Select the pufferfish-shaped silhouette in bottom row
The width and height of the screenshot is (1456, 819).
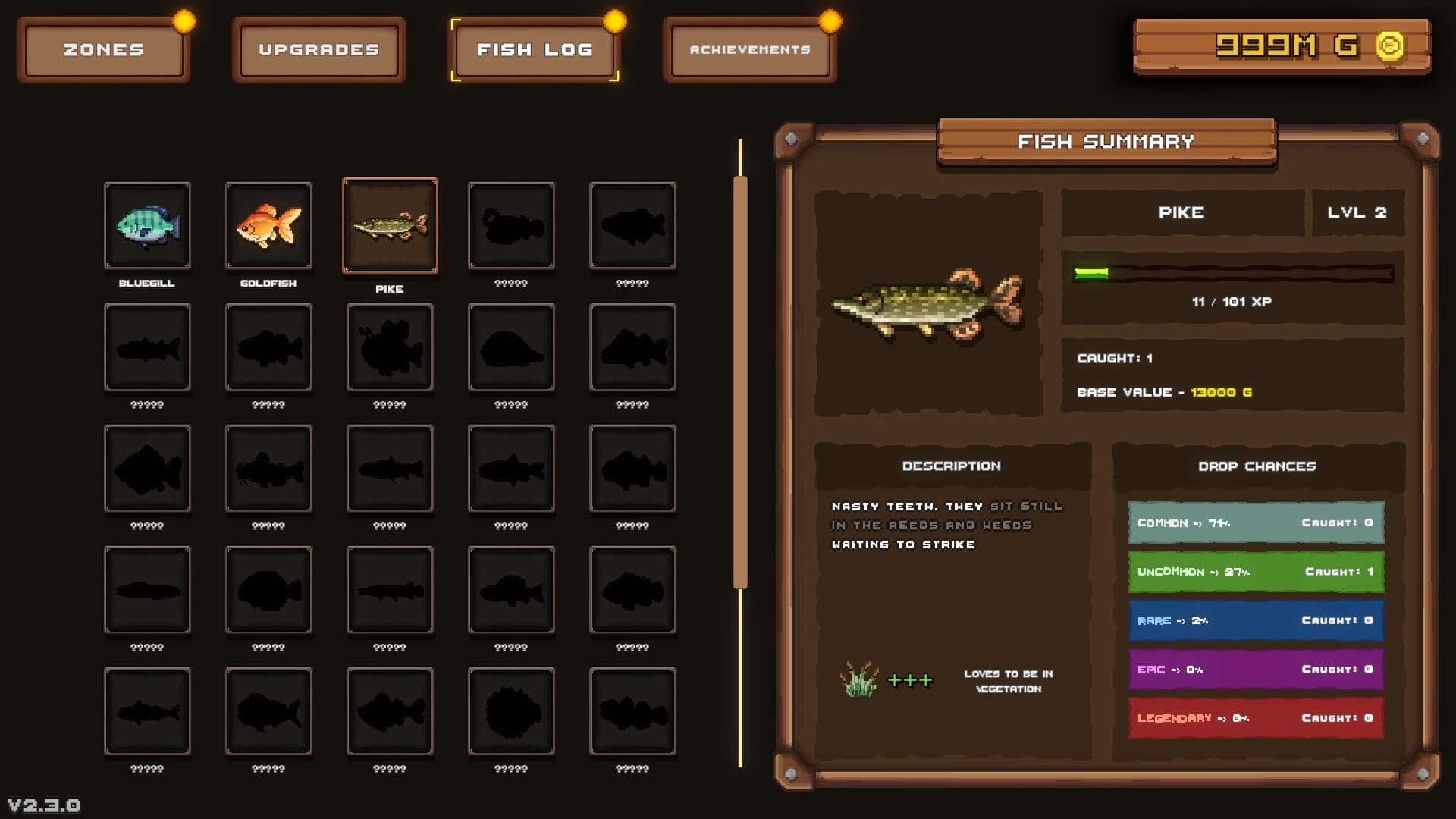[x=512, y=711]
